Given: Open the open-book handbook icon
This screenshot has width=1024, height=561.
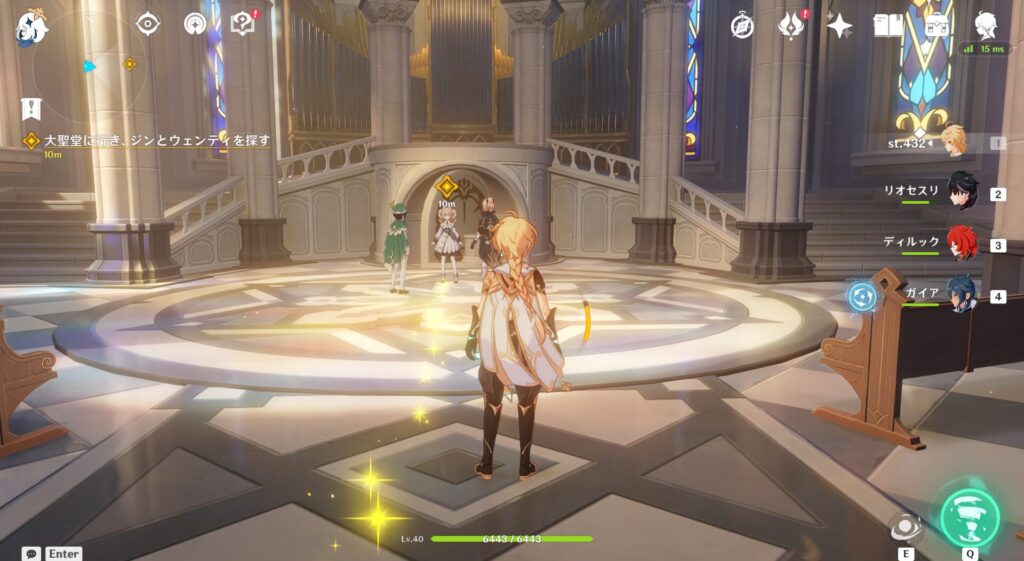Looking at the screenshot, I should click(x=888, y=26).
